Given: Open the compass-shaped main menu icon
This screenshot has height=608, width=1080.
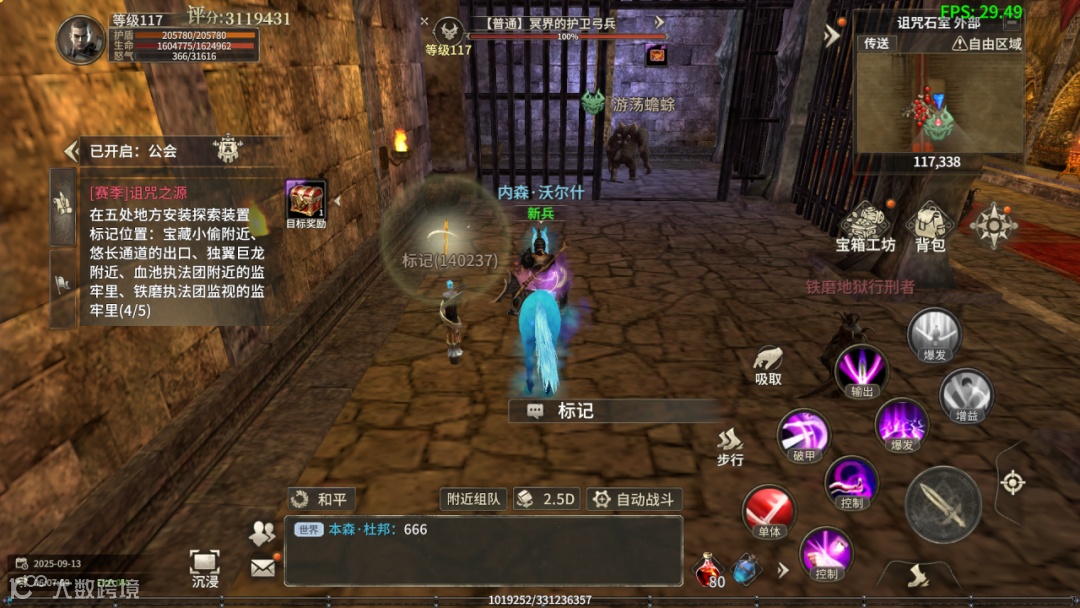Looking at the screenshot, I should 993,225.
